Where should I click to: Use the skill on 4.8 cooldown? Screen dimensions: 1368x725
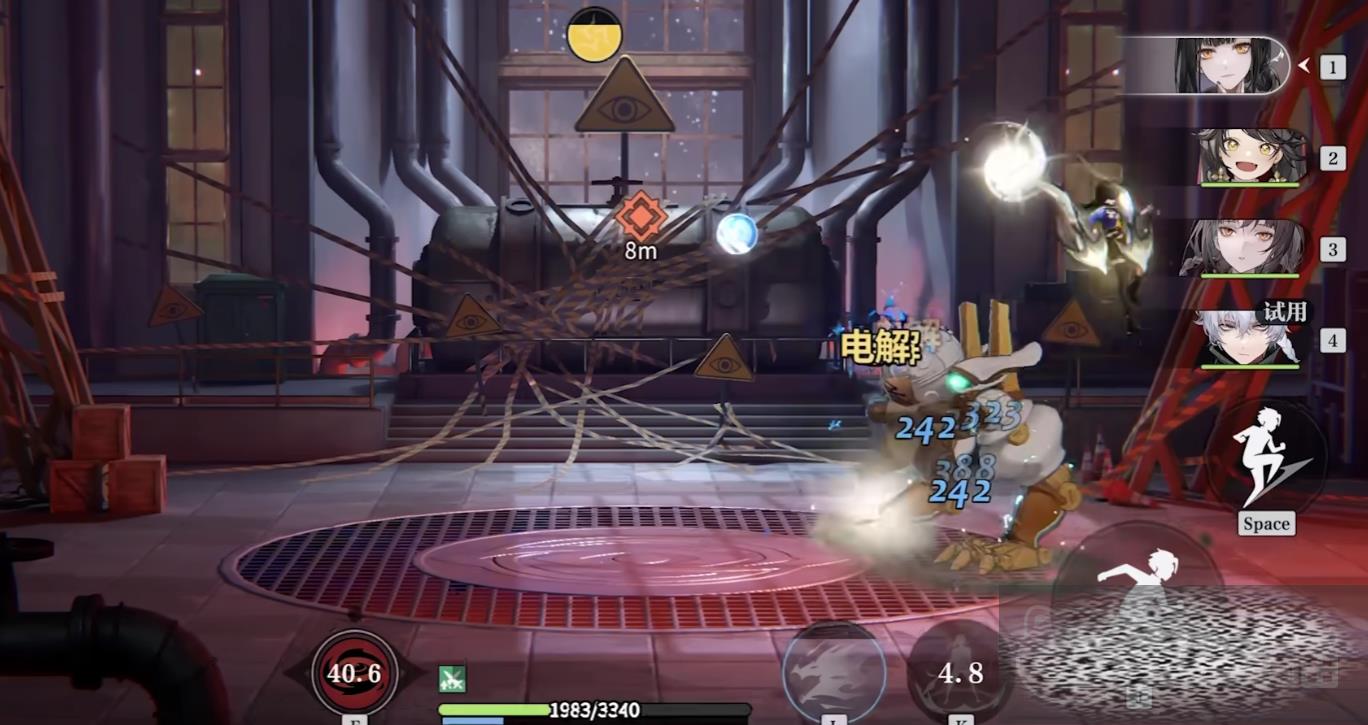tap(959, 672)
